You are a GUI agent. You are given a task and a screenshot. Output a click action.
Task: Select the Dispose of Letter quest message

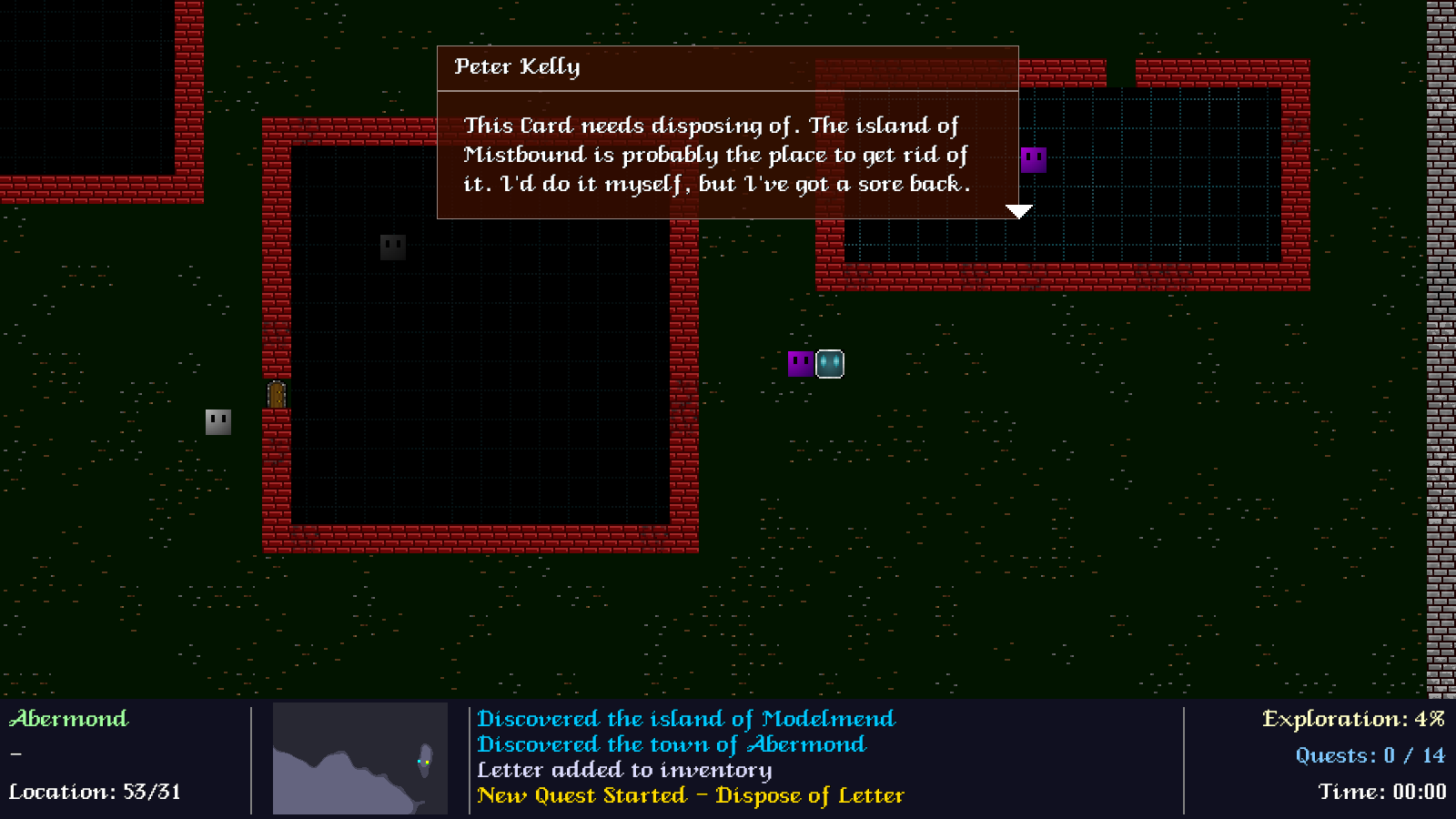coord(691,795)
